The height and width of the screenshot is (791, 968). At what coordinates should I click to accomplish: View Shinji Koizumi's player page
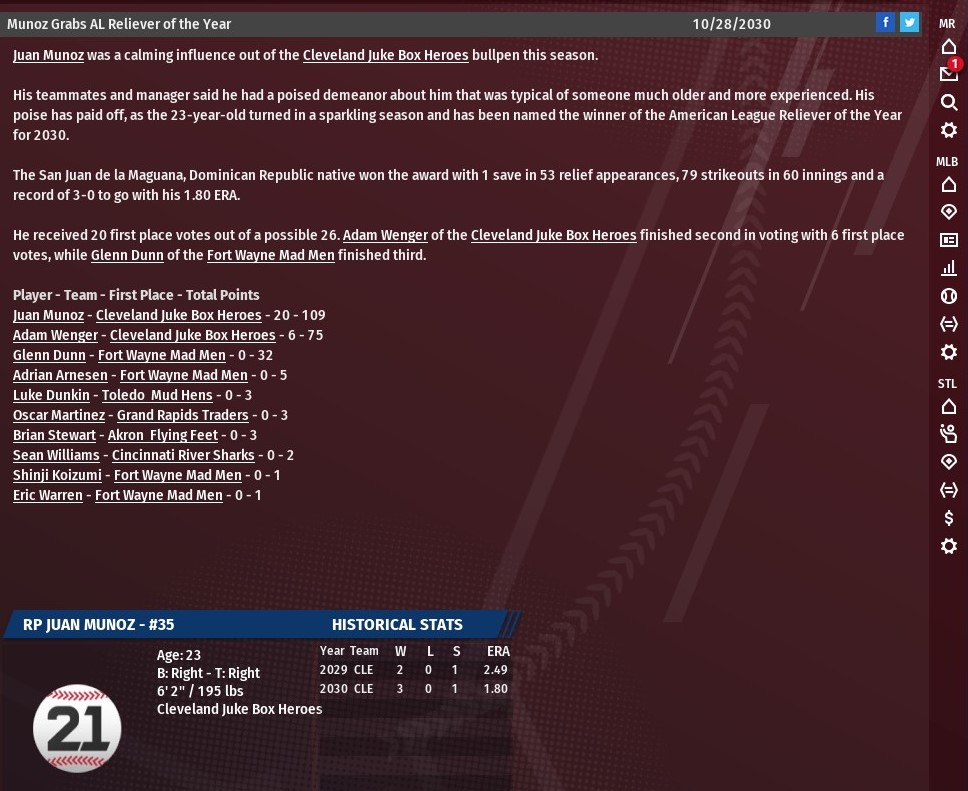click(x=57, y=475)
